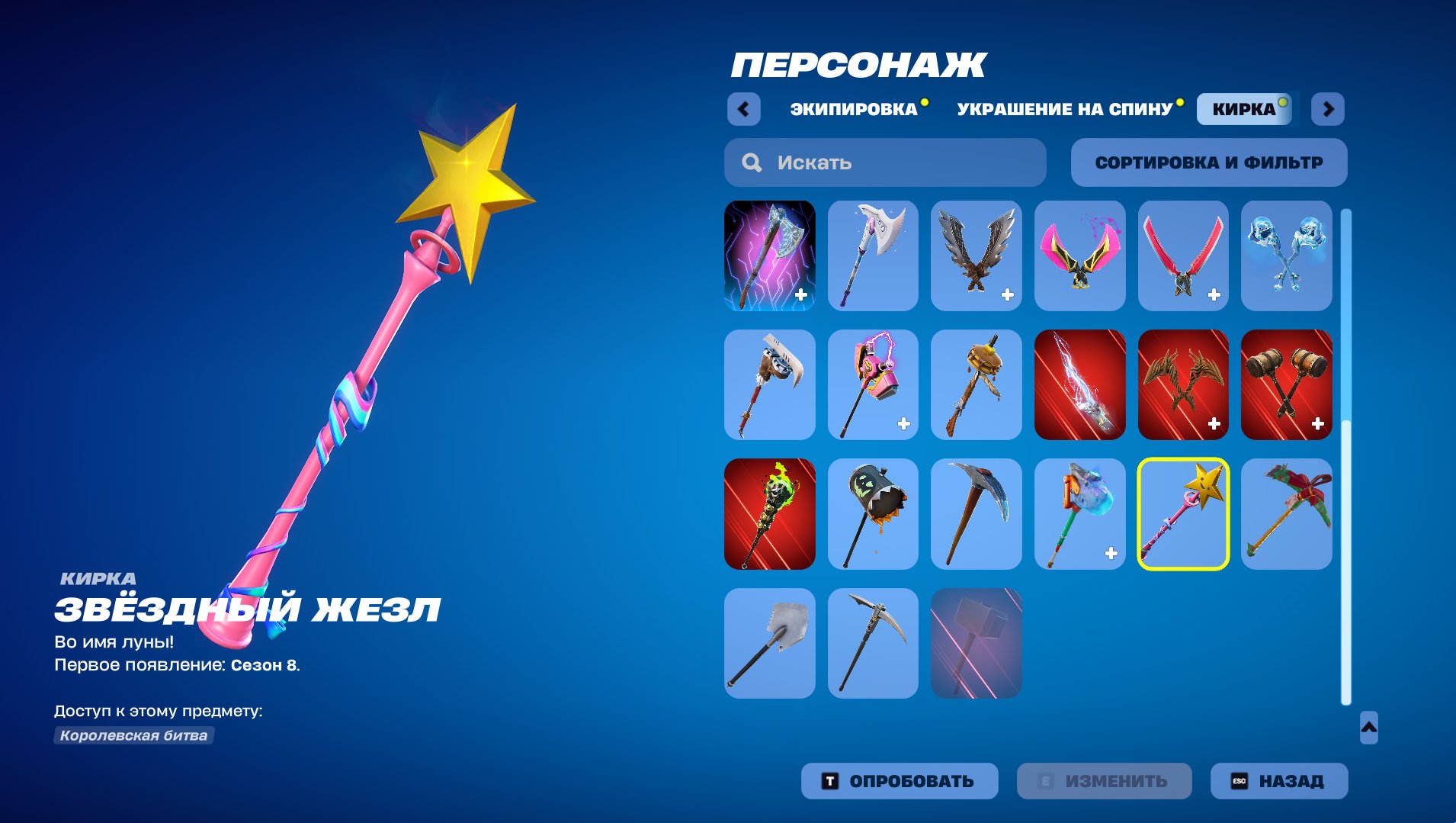This screenshot has height=823, width=1456.
Task: Select the silver winged pickaxe
Action: point(977,256)
